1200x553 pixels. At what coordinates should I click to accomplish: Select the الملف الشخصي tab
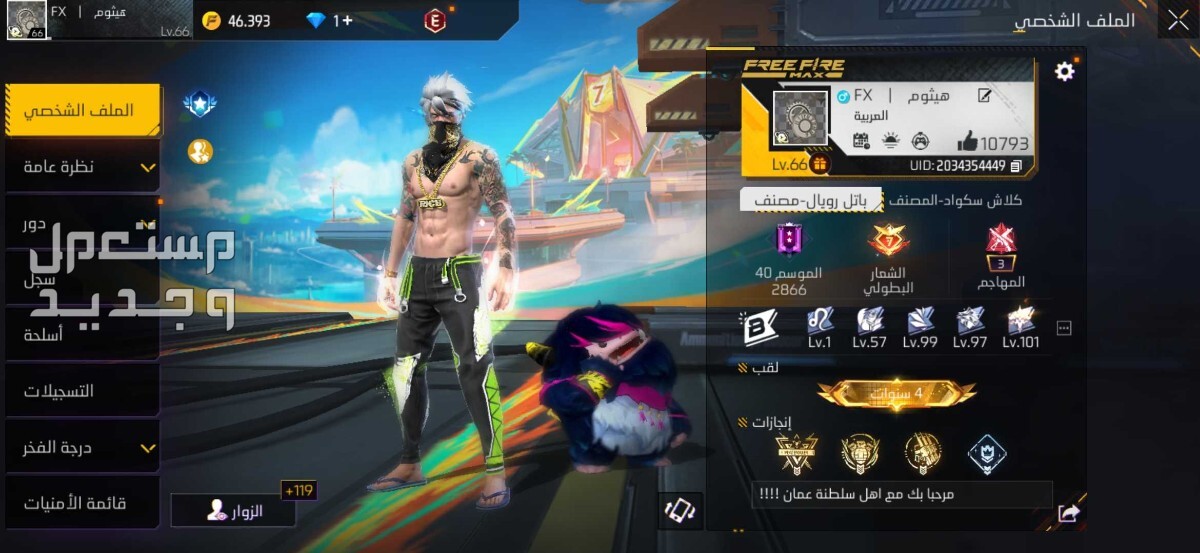click(x=82, y=110)
